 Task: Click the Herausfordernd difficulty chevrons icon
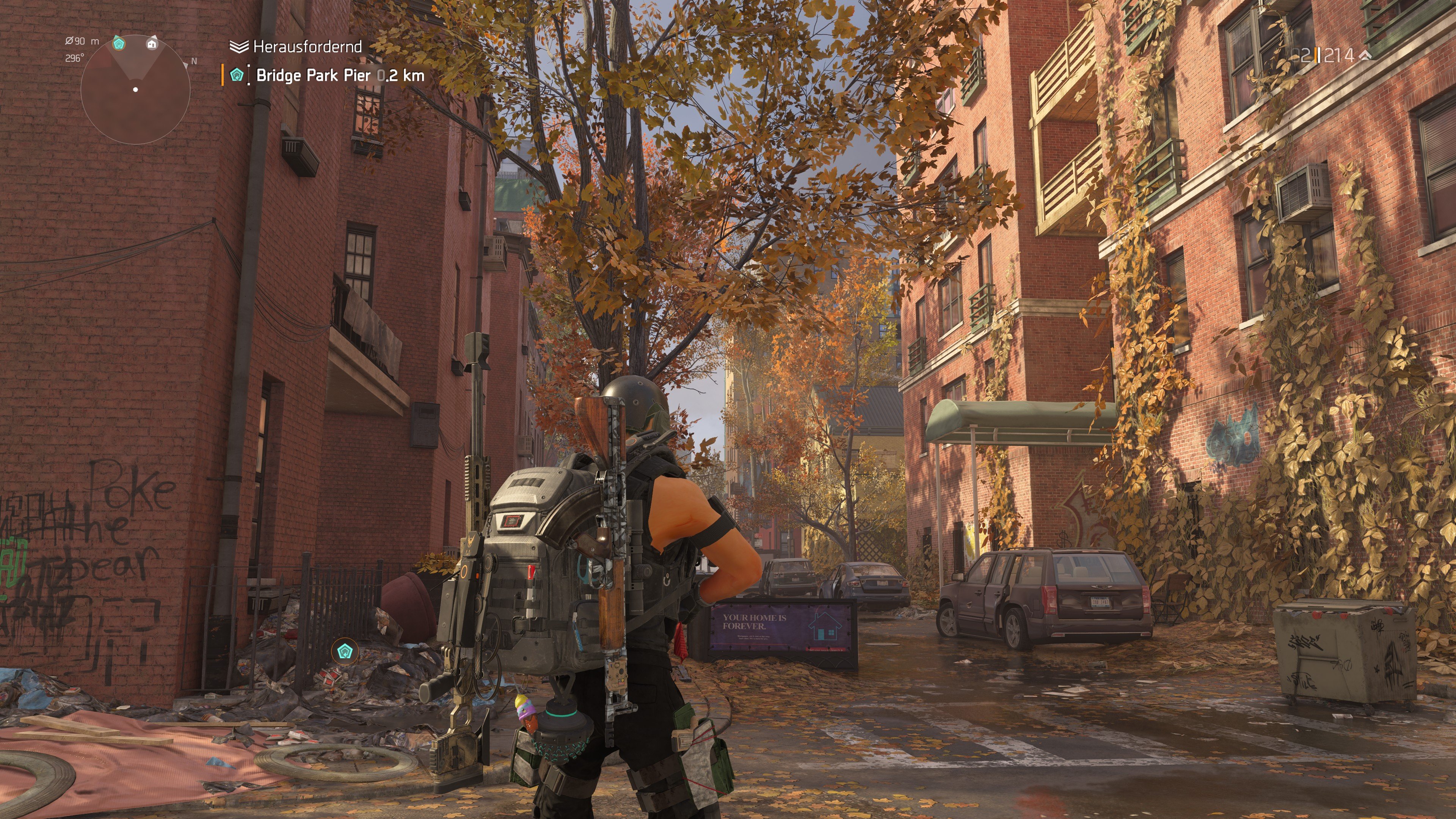[239, 47]
